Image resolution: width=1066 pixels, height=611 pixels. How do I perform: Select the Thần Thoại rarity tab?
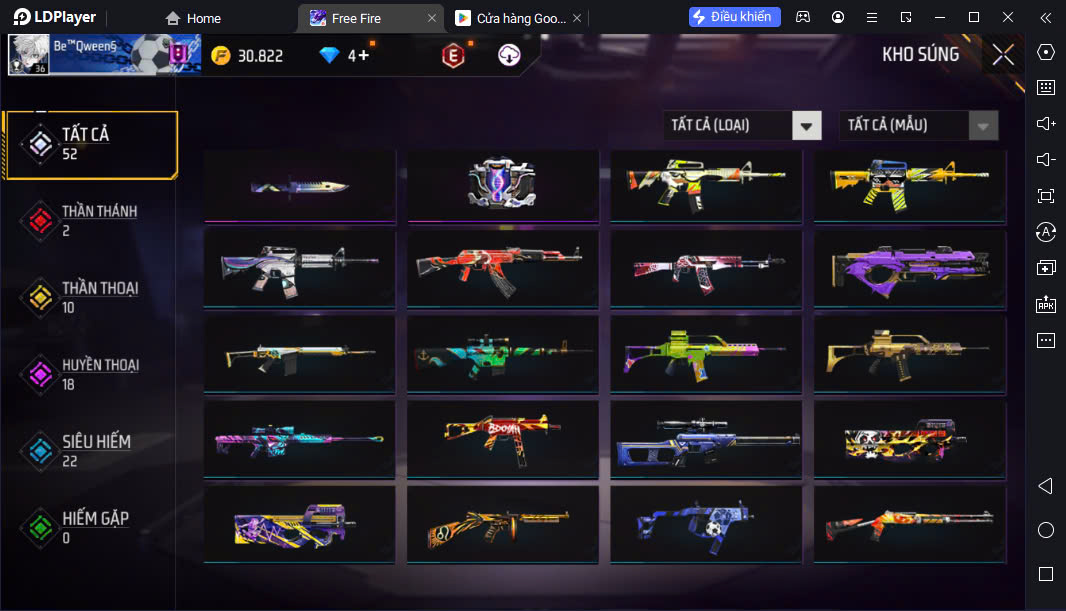(90, 297)
